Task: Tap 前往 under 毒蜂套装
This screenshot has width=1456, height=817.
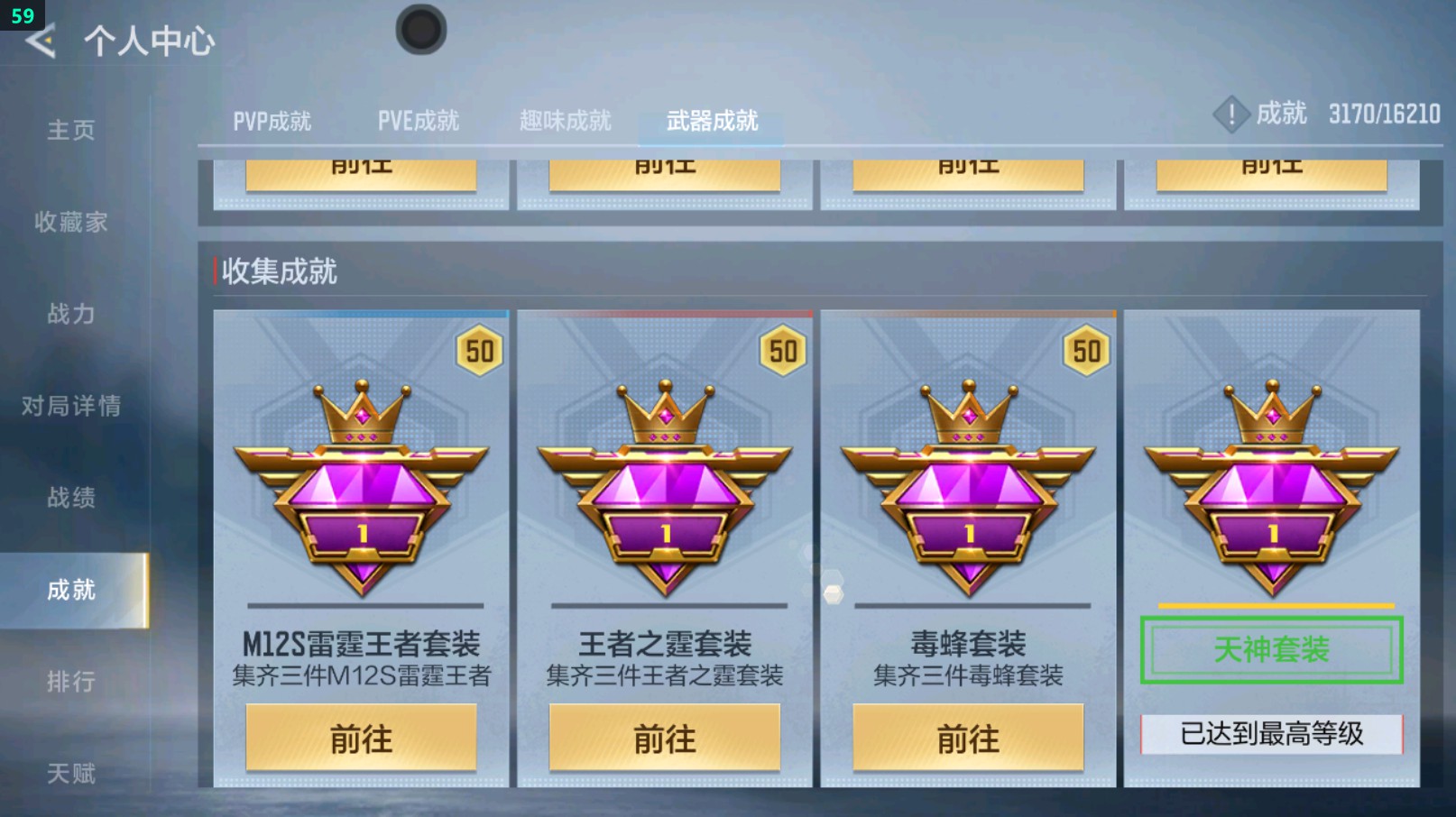Action: 968,738
